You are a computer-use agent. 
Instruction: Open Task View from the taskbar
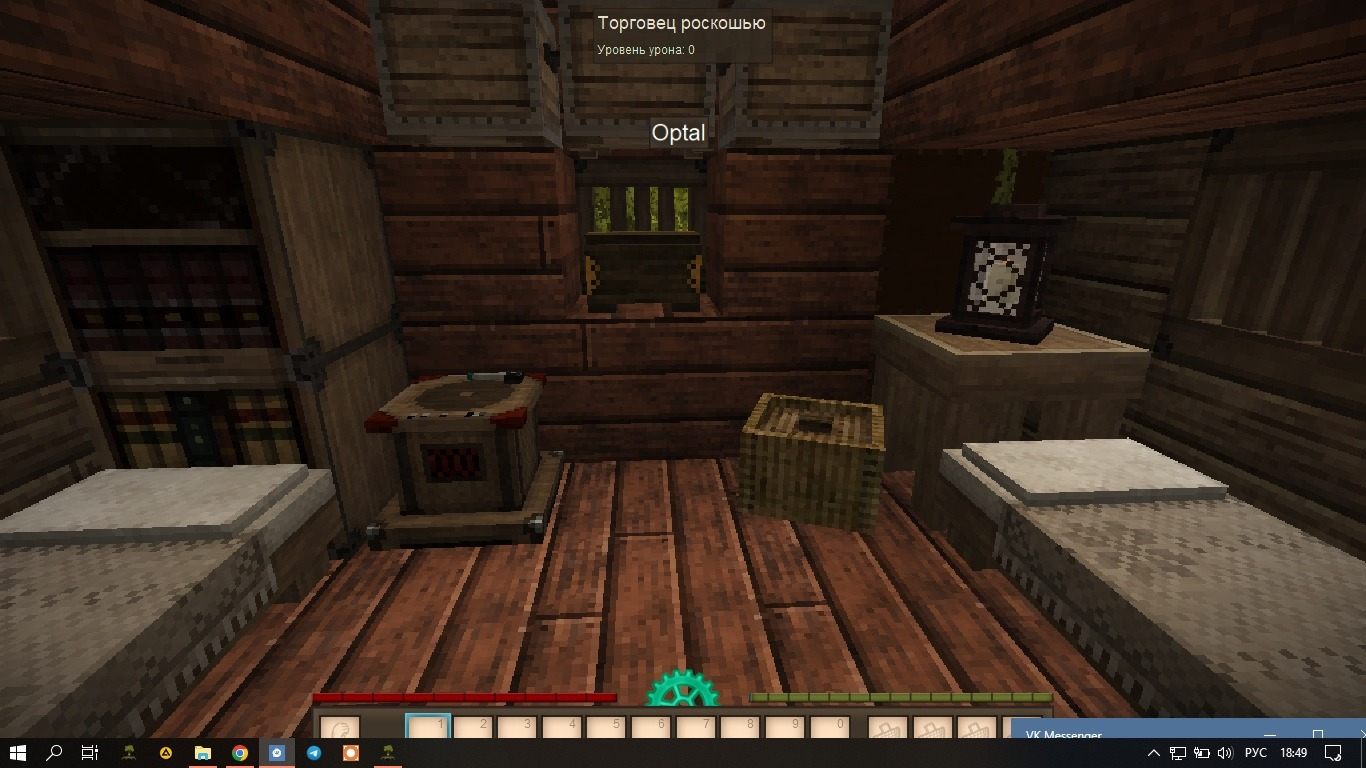click(90, 753)
